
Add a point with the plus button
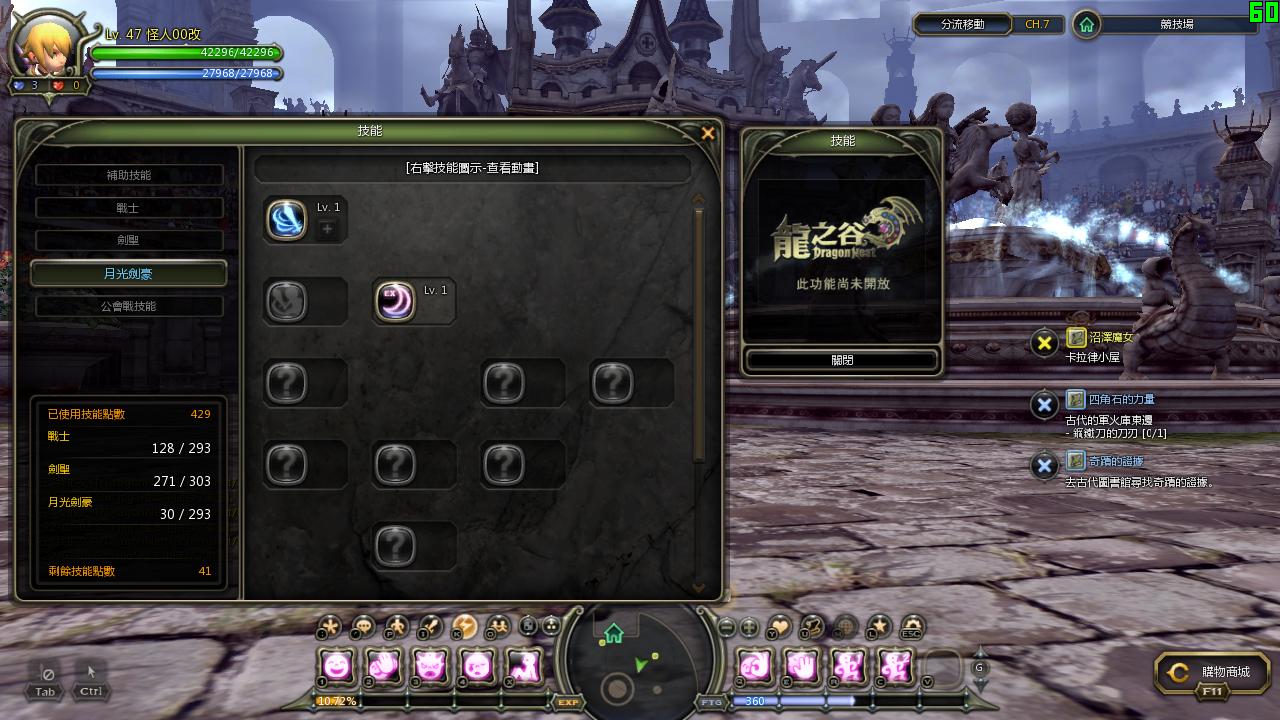click(x=327, y=230)
